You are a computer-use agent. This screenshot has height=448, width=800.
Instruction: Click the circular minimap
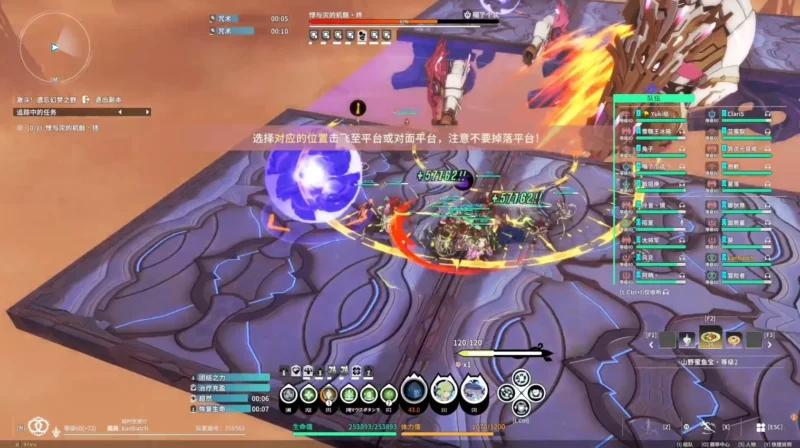[x=54, y=45]
